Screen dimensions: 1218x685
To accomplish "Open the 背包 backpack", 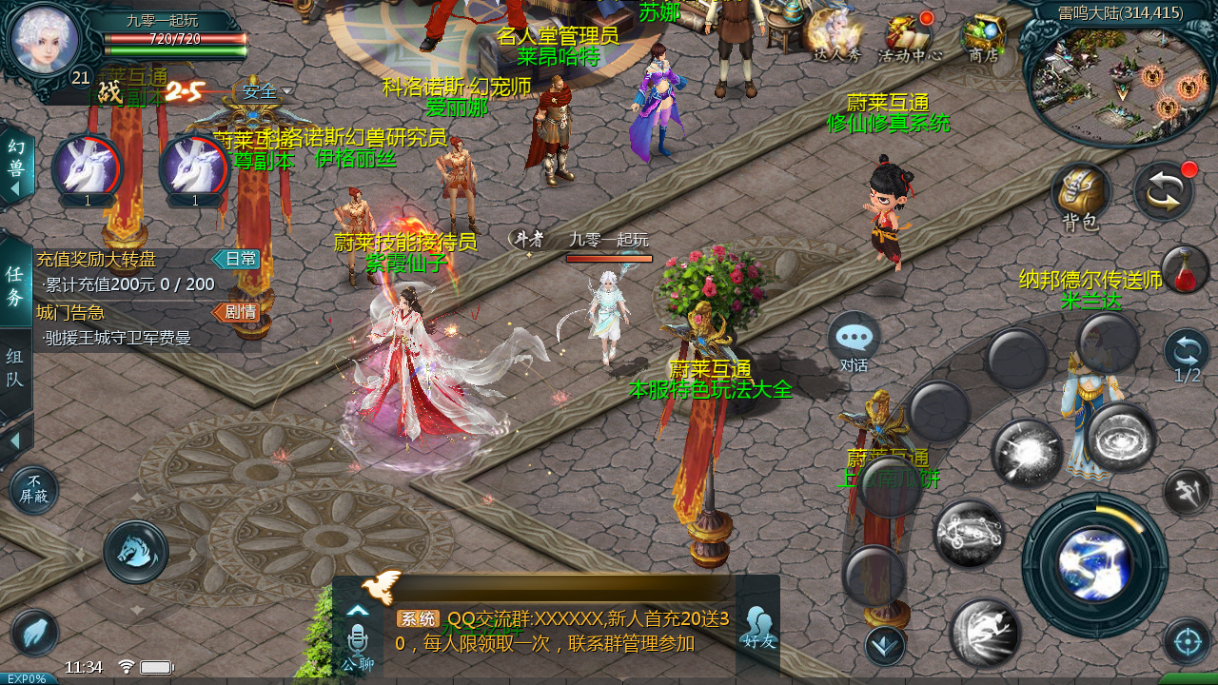I will click(1081, 195).
